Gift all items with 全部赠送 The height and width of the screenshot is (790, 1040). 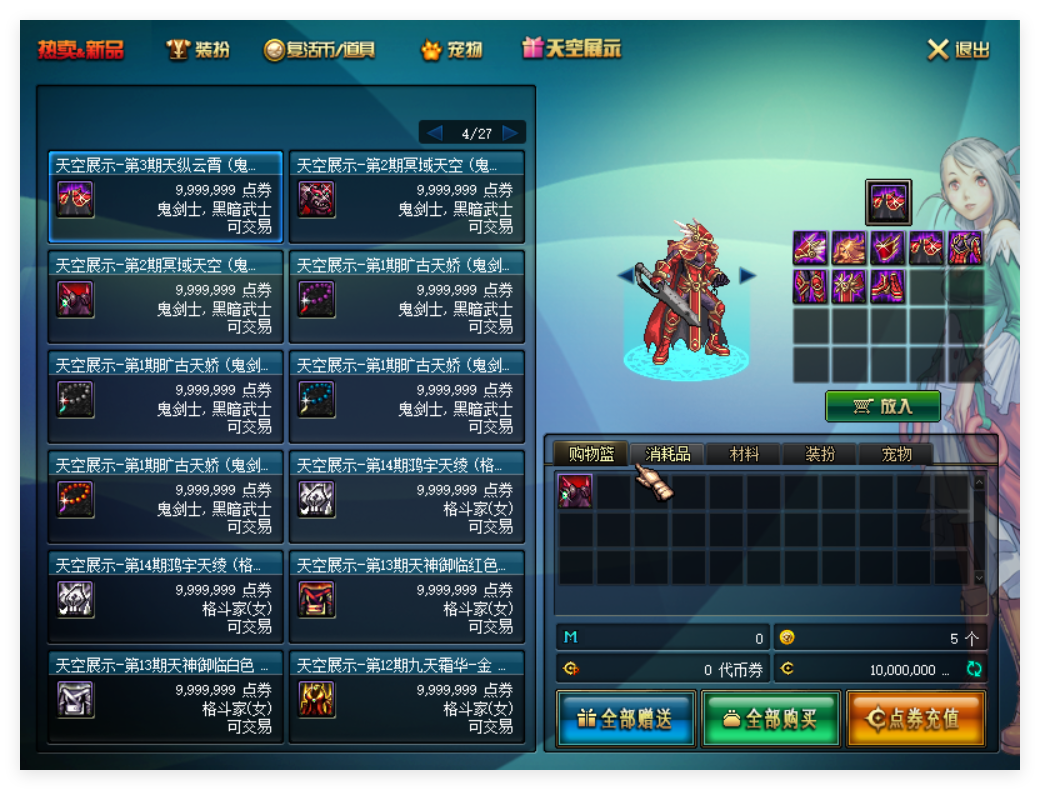[x=626, y=718]
